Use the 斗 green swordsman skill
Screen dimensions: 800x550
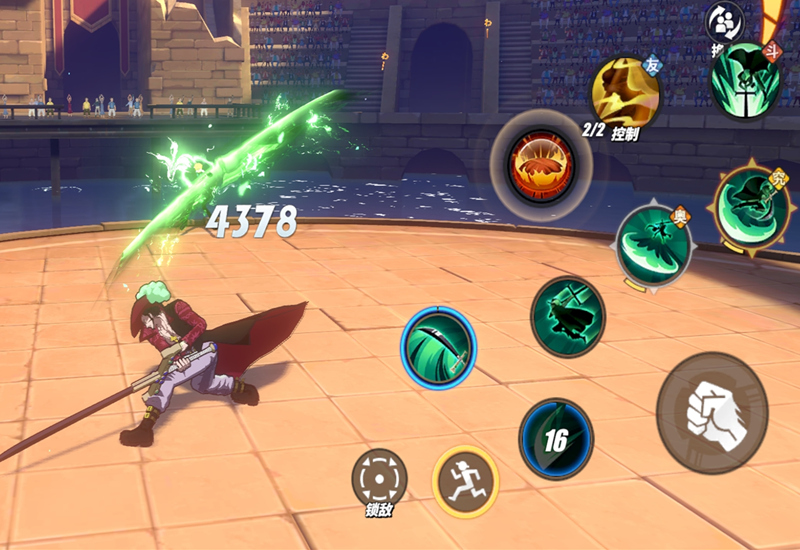(745, 78)
